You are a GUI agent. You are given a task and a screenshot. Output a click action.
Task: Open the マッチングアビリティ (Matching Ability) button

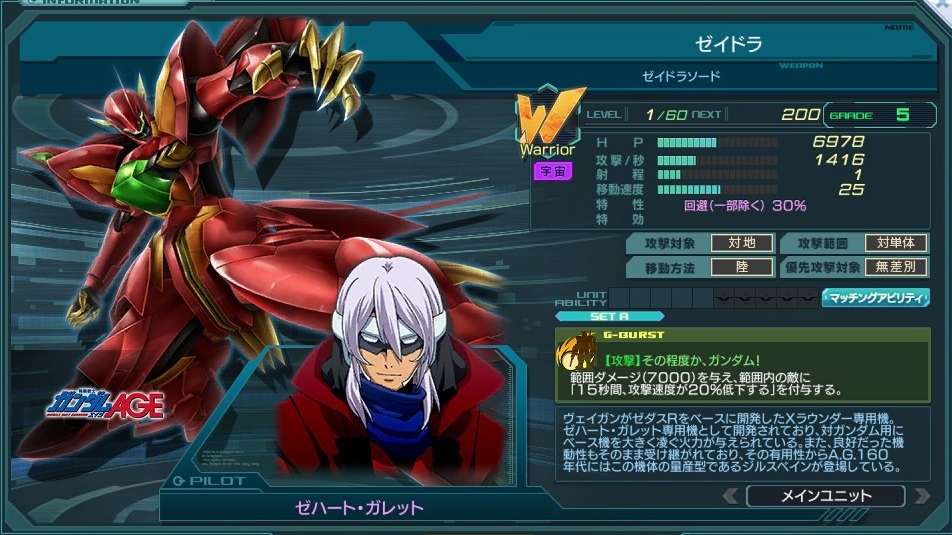pyautogui.click(x=875, y=298)
